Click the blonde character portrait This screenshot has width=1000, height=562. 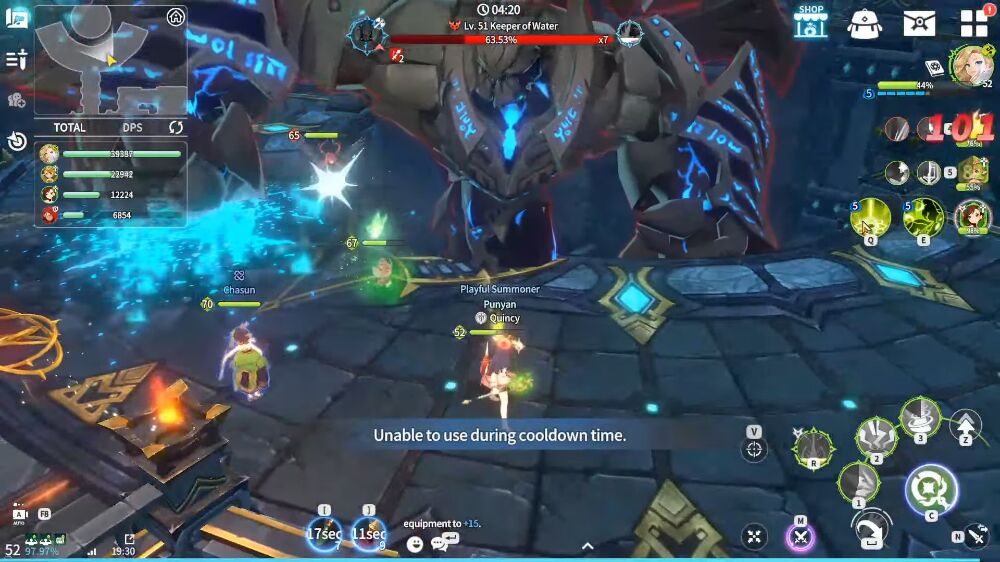968,64
